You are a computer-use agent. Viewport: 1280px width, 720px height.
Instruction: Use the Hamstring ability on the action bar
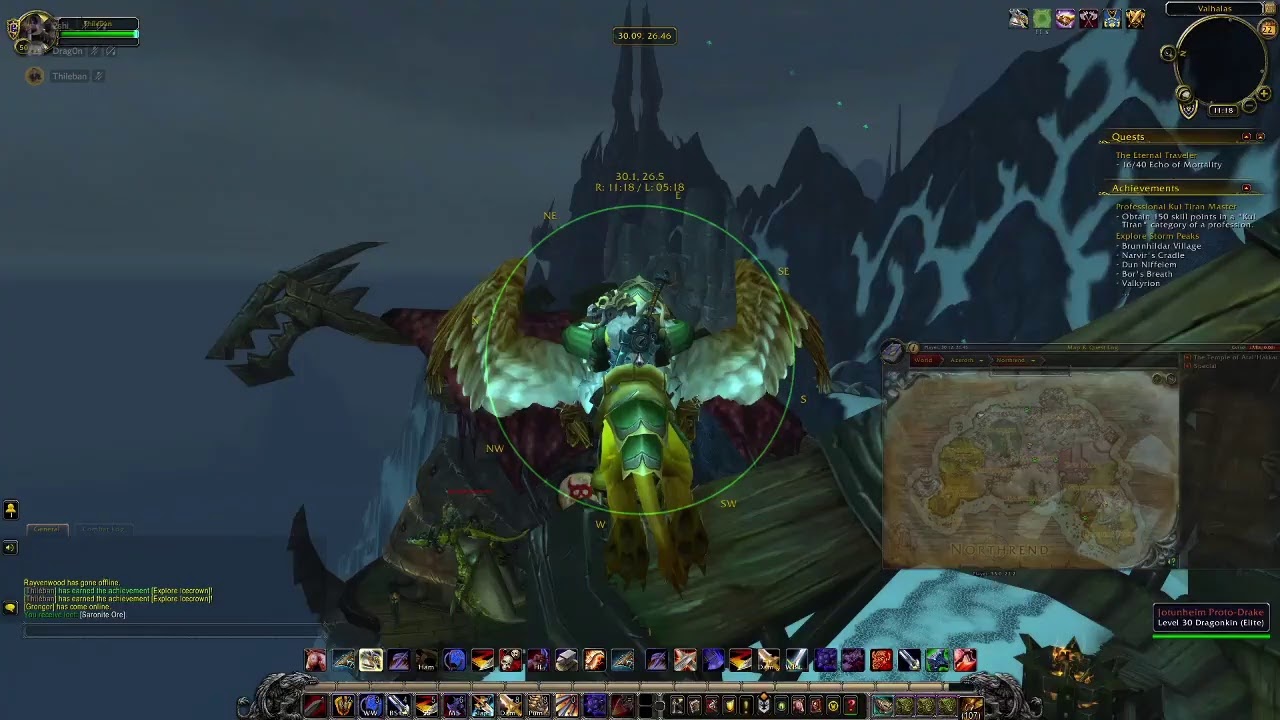click(427, 662)
